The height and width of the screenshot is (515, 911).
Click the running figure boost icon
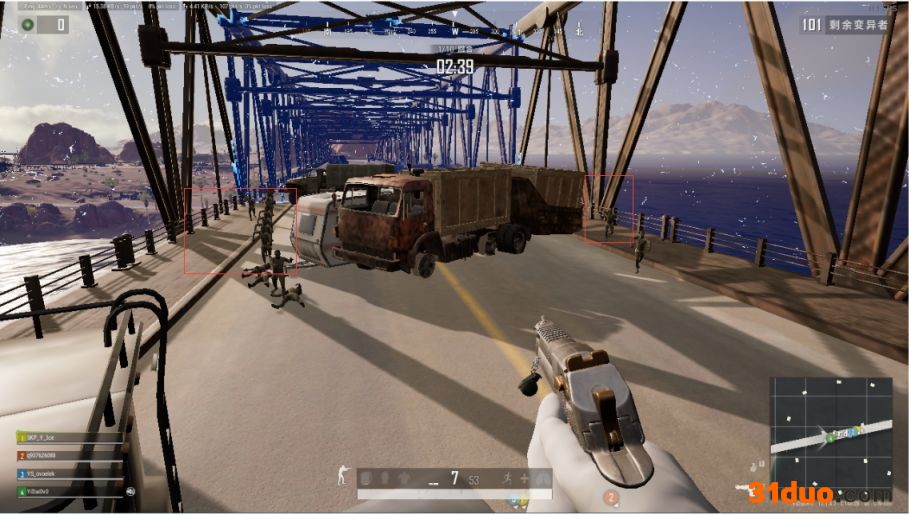click(x=509, y=479)
